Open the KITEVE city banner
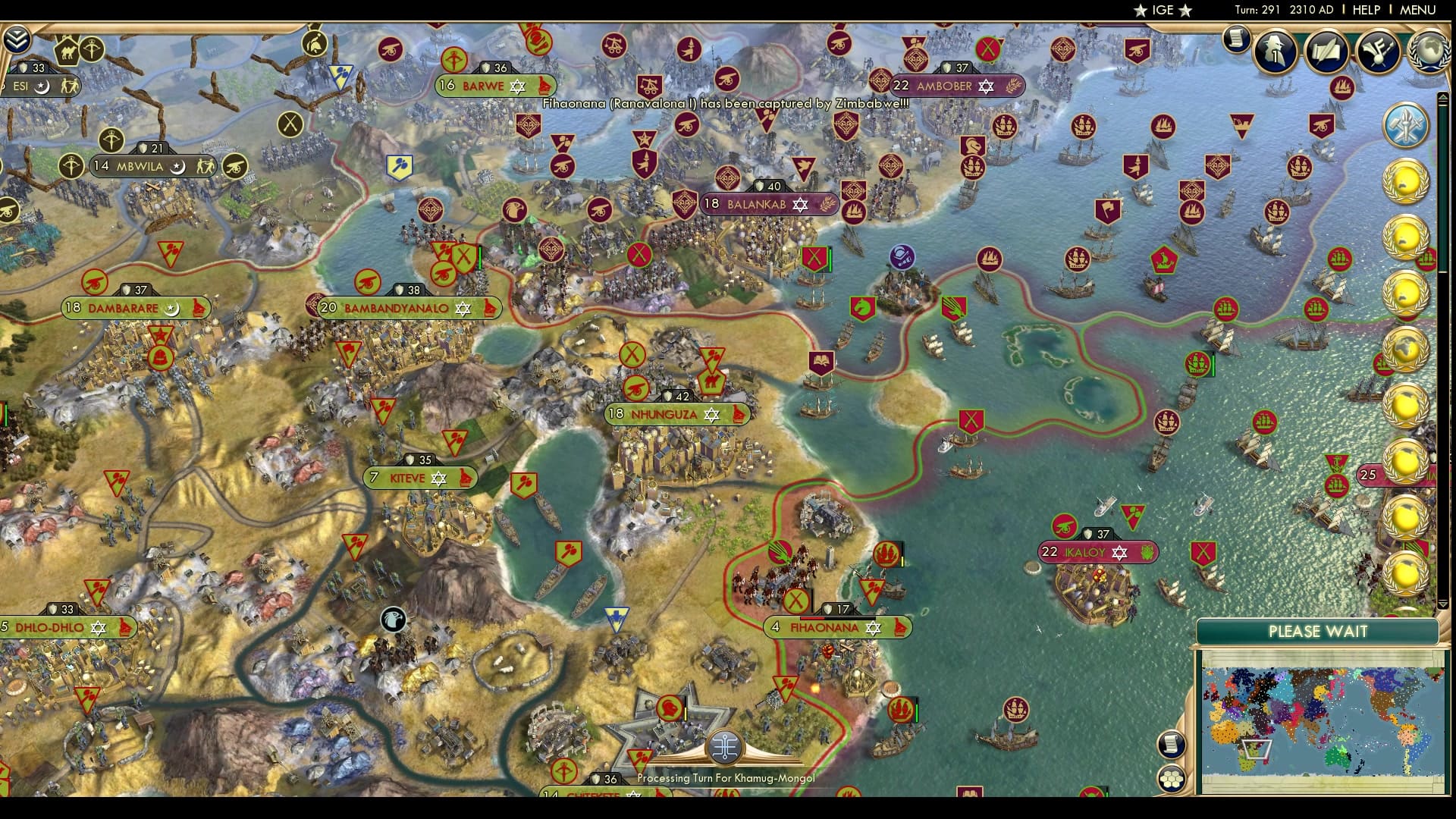The image size is (1456, 819). pos(421,479)
